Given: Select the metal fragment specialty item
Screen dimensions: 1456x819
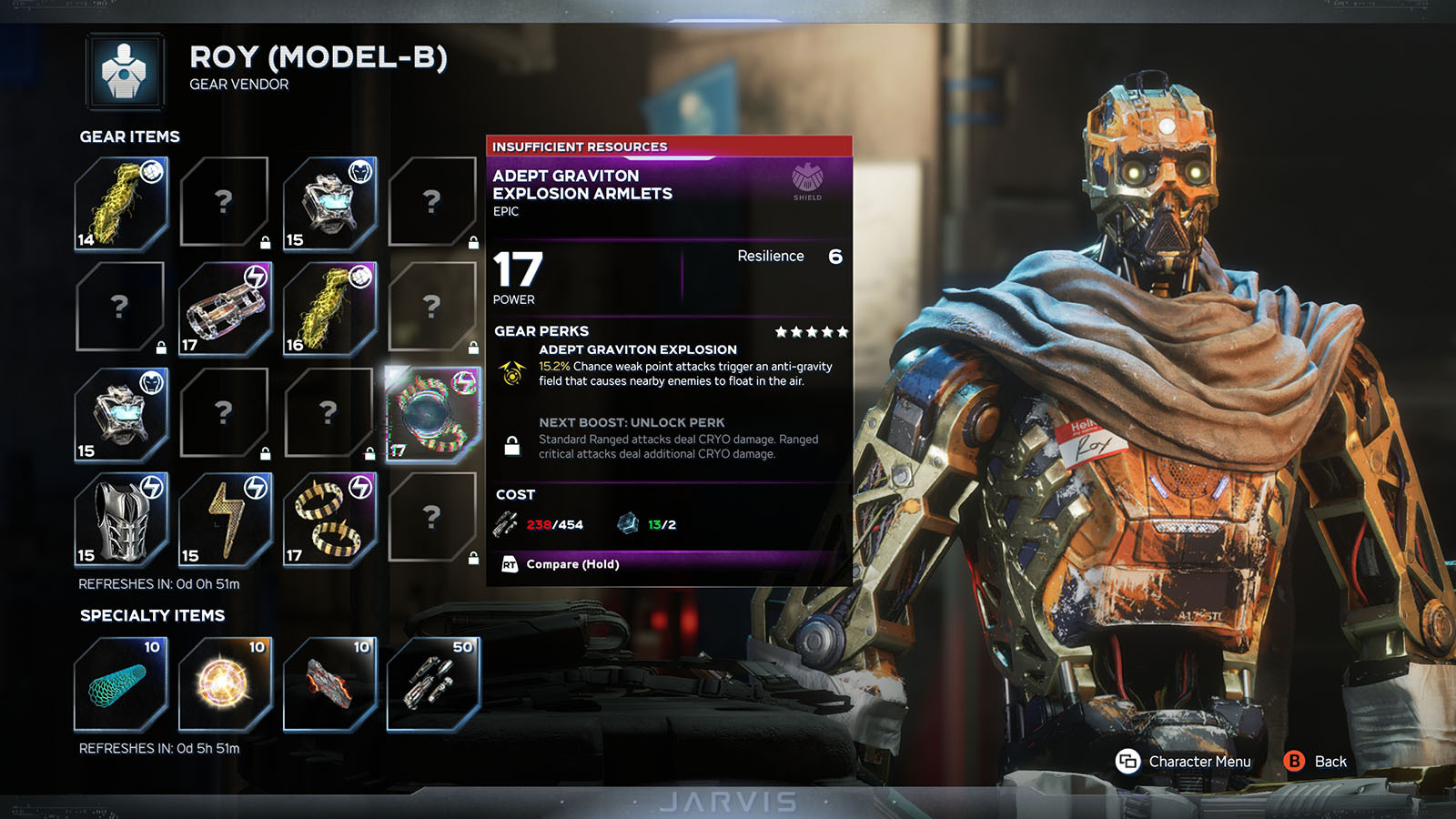Looking at the screenshot, I should point(329,684).
